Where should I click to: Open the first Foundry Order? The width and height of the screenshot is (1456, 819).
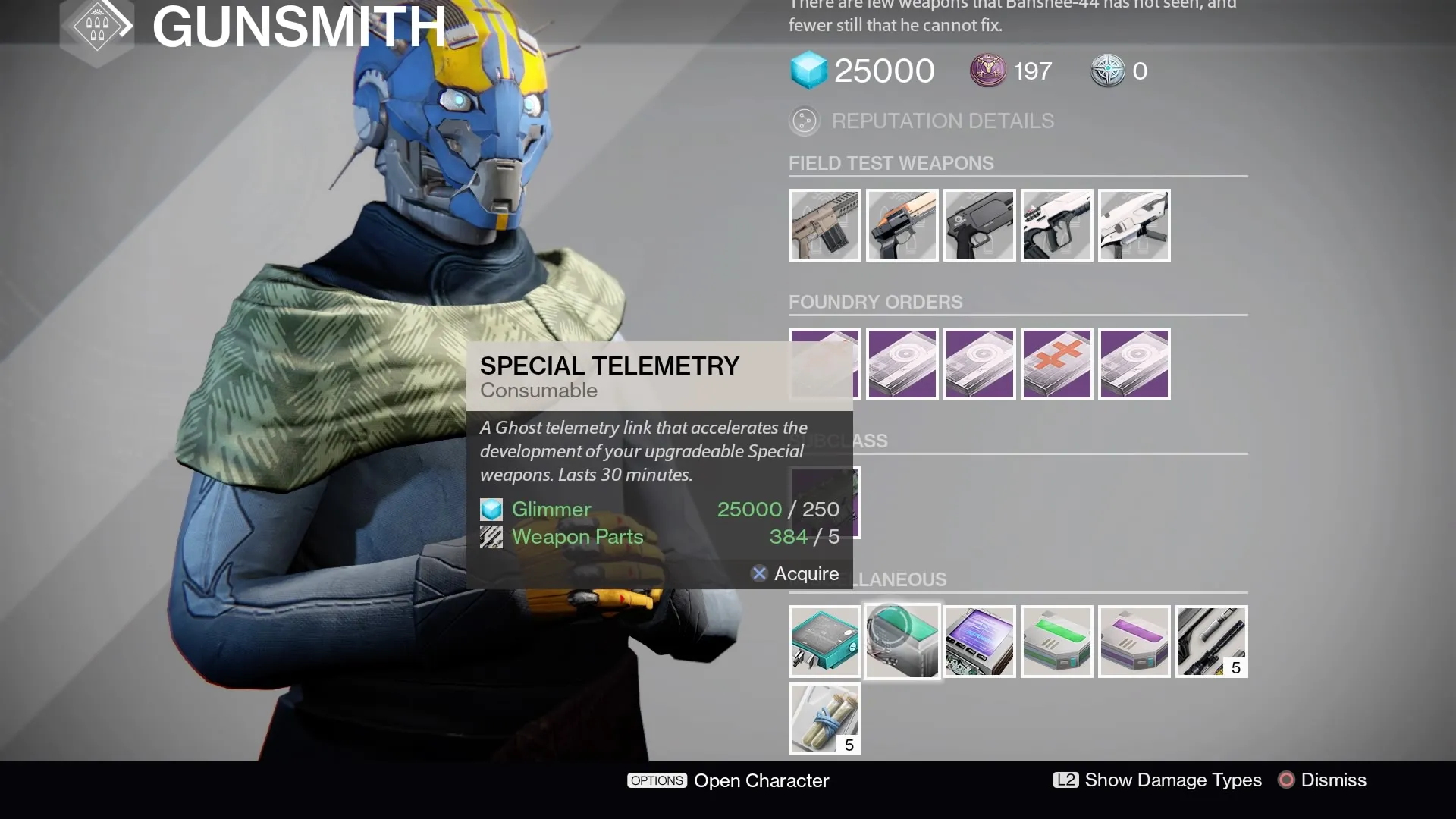point(824,364)
